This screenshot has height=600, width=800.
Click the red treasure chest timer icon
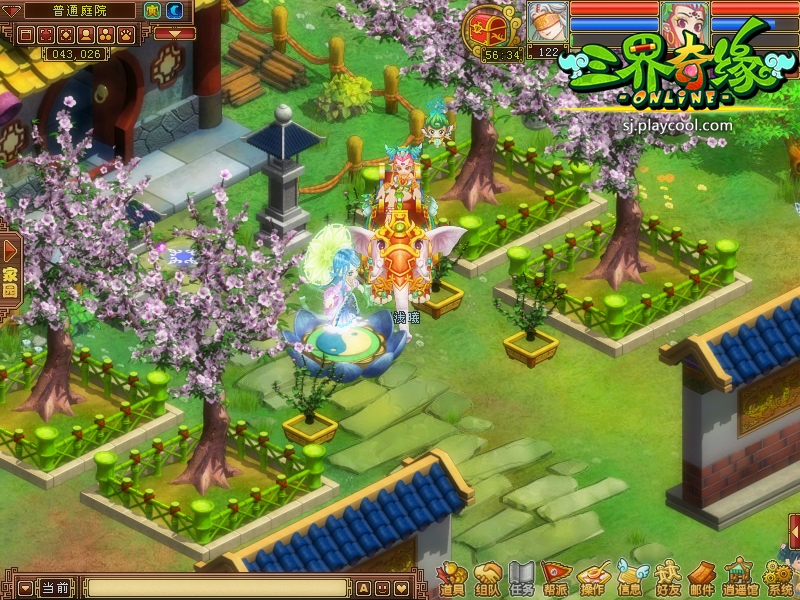[484, 27]
